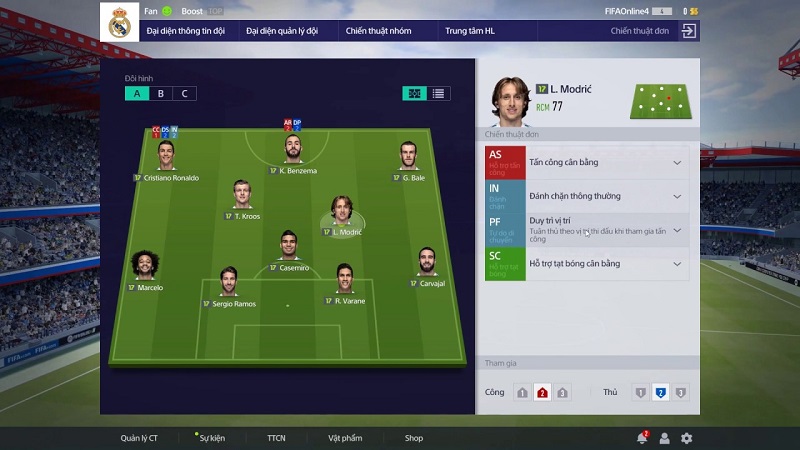Select formation preset C
The width and height of the screenshot is (800, 450).
click(184, 94)
